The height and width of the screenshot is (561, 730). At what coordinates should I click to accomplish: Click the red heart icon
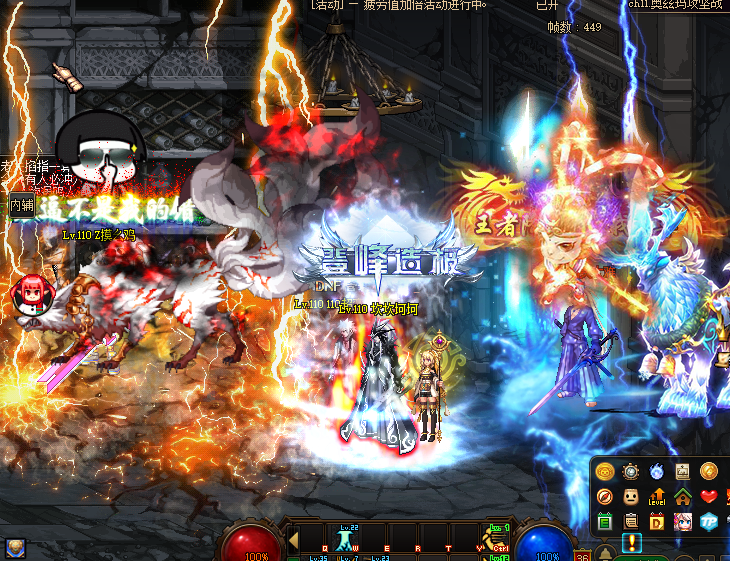708,496
